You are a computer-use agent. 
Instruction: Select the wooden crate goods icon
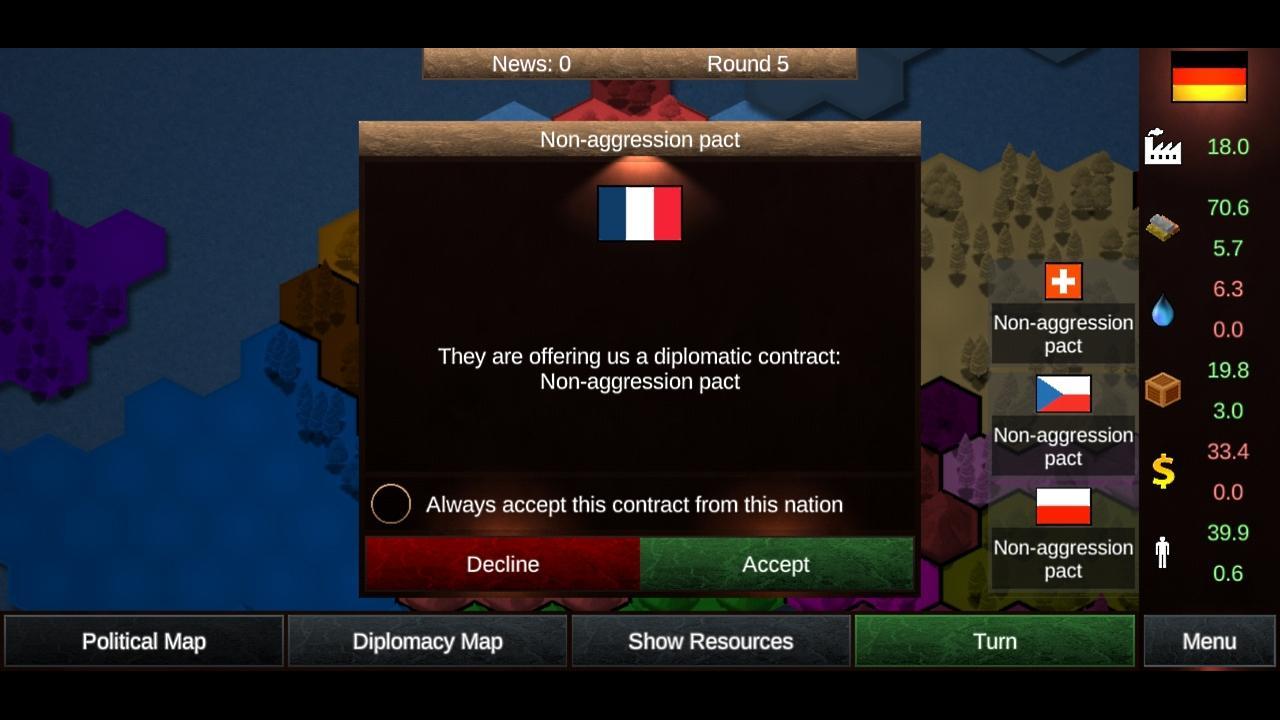click(x=1161, y=390)
